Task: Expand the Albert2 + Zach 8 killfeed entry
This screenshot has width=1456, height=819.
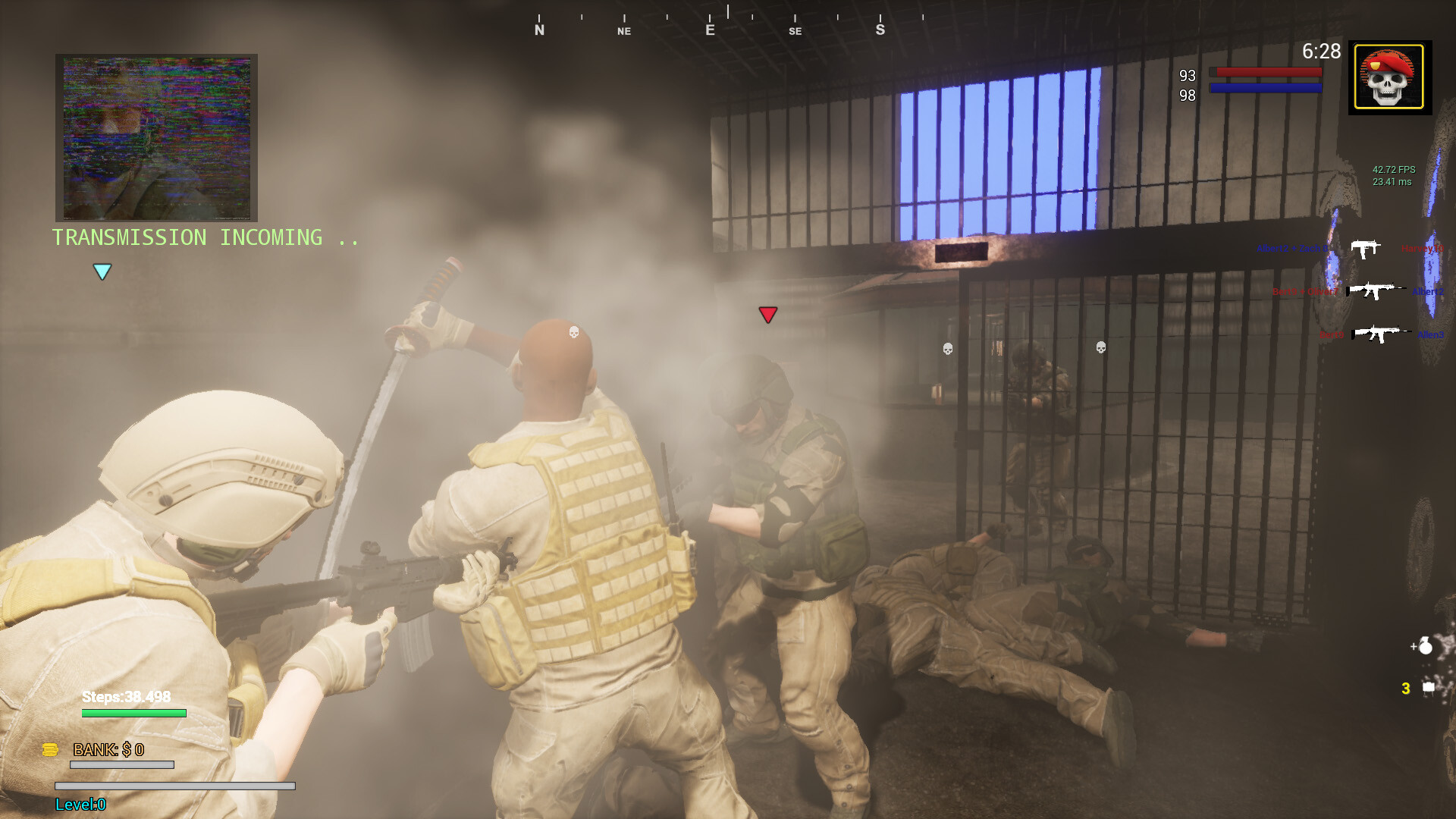Action: [x=1291, y=249]
